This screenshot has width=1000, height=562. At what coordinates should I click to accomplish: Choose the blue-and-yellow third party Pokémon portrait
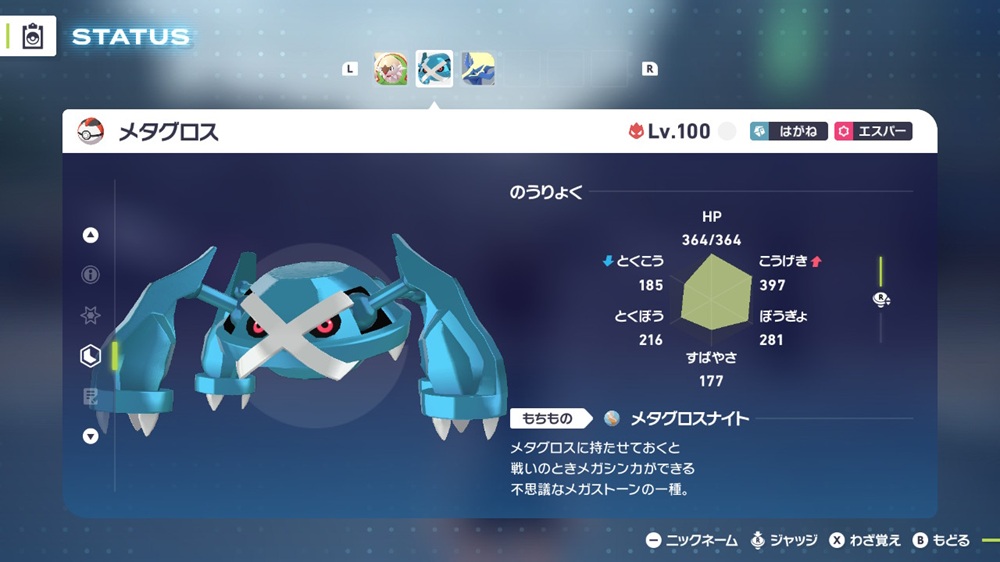coord(477,69)
